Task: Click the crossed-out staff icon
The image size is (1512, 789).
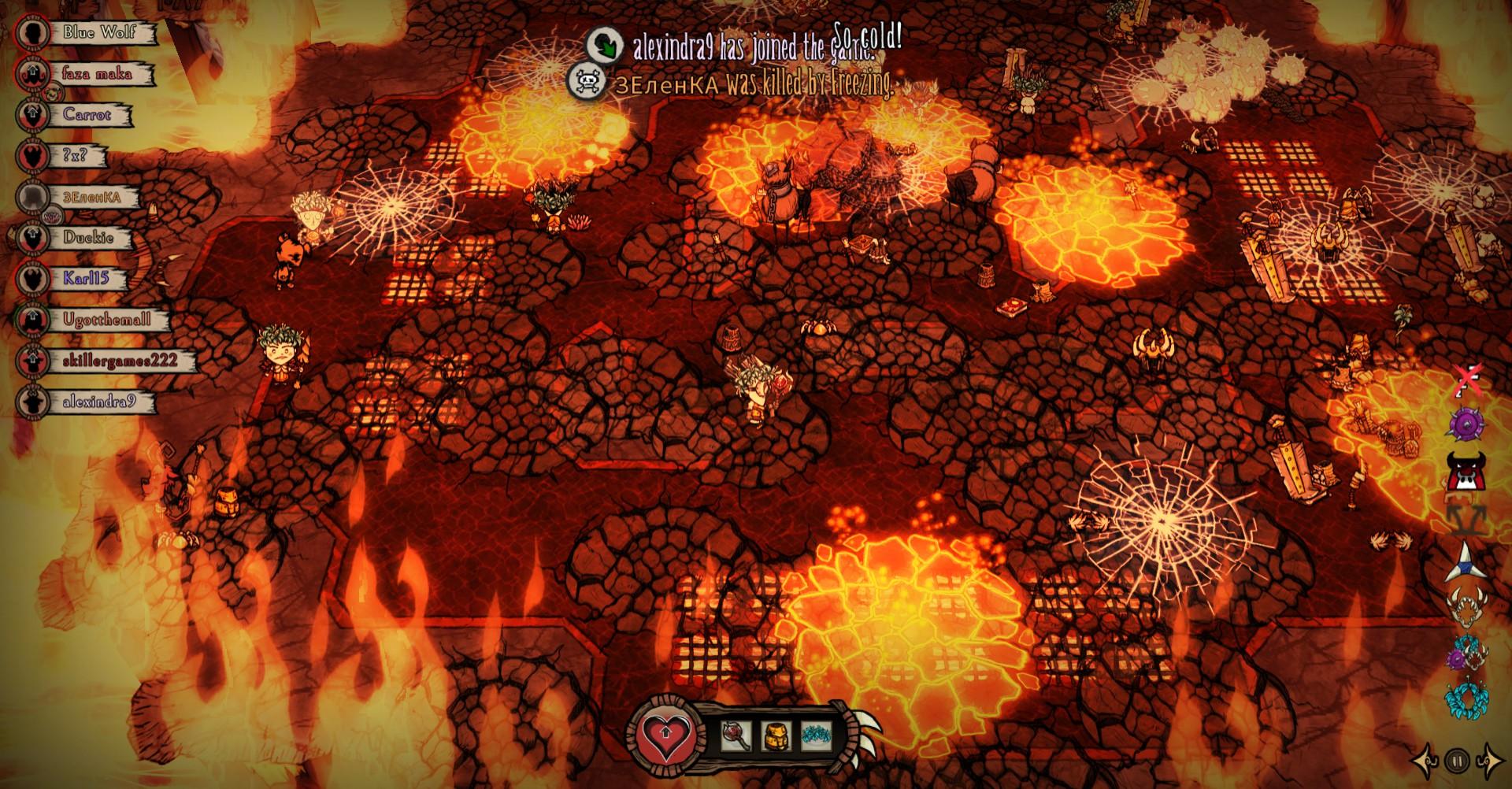Action: tap(1466, 380)
